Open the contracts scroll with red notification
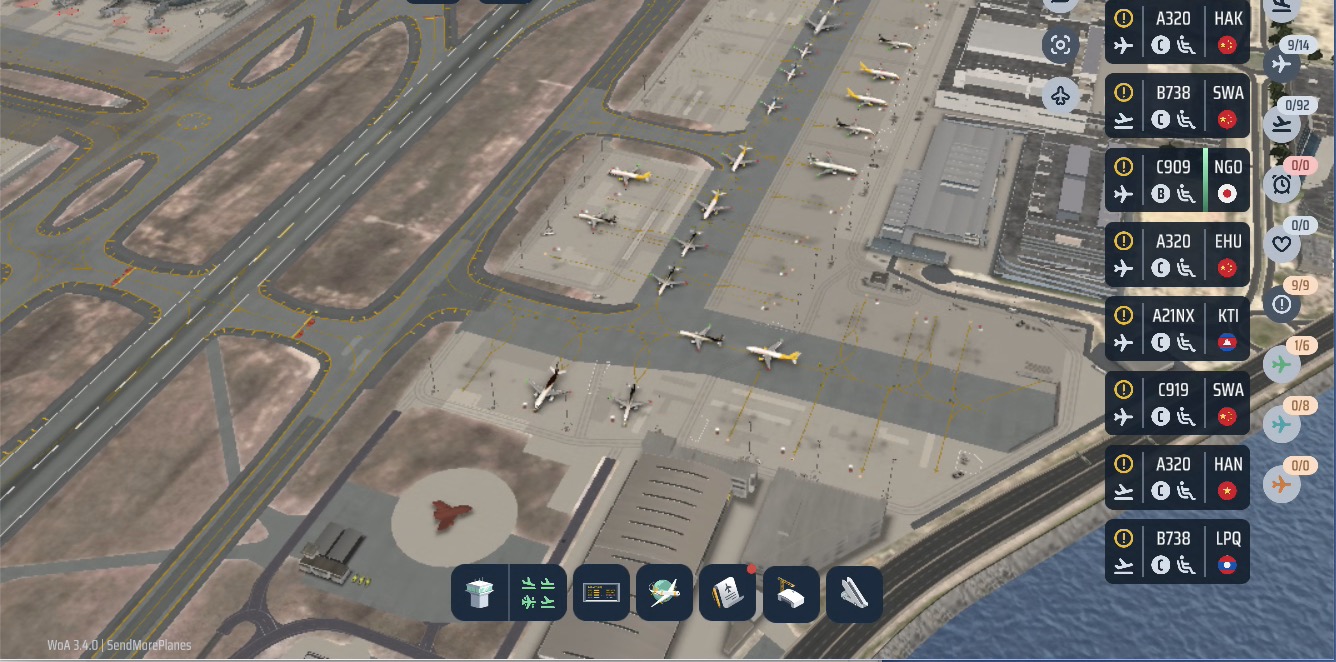The width and height of the screenshot is (1336, 662). pyautogui.click(x=727, y=593)
